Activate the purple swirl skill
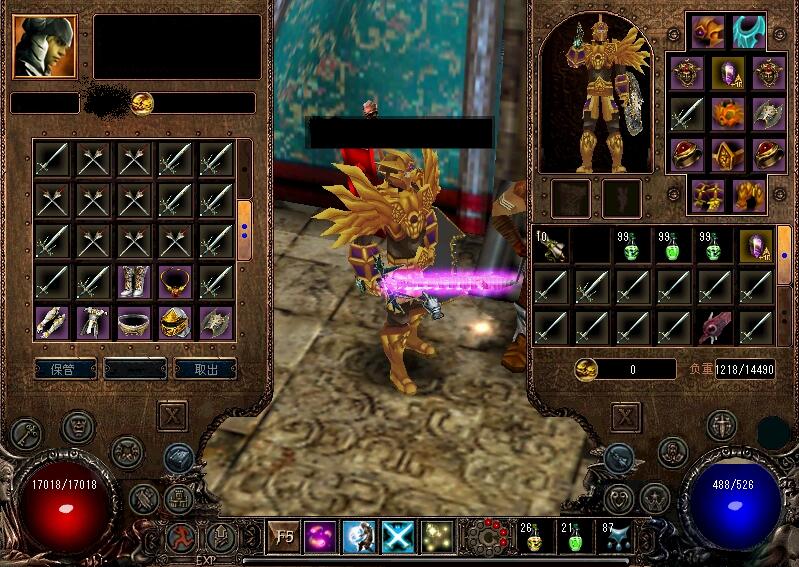Image resolution: width=799 pixels, height=567 pixels. [x=322, y=537]
